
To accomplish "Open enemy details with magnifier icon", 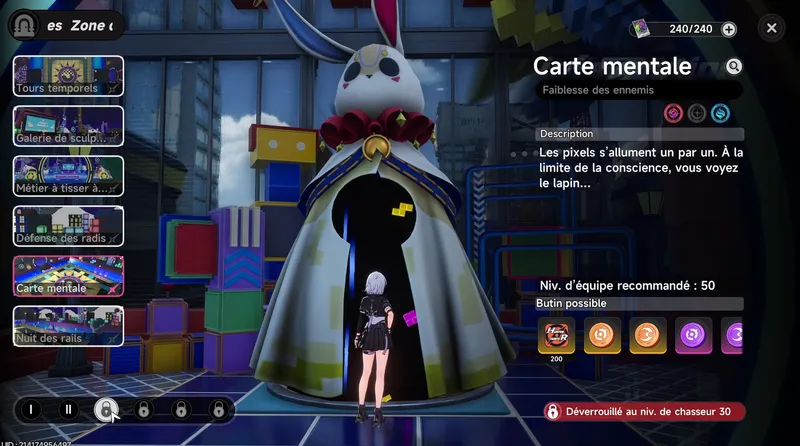I will 734,67.
